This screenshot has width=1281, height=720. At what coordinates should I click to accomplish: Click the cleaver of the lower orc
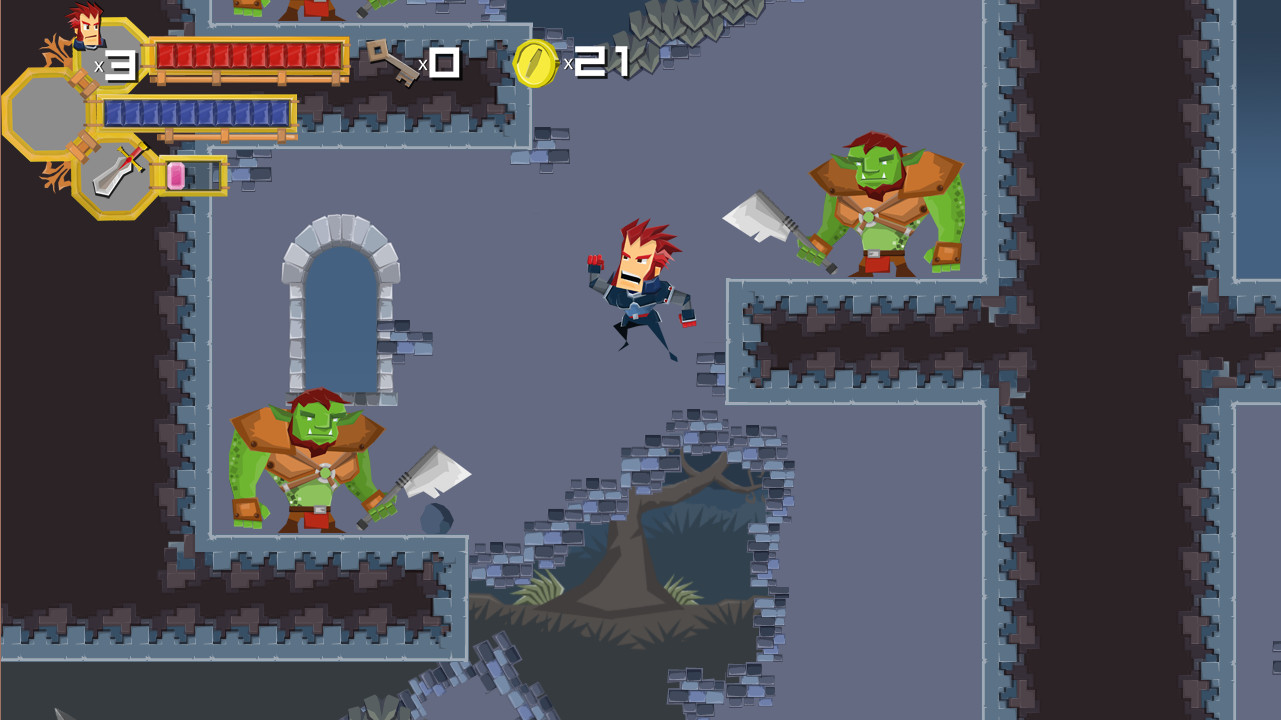point(438,470)
